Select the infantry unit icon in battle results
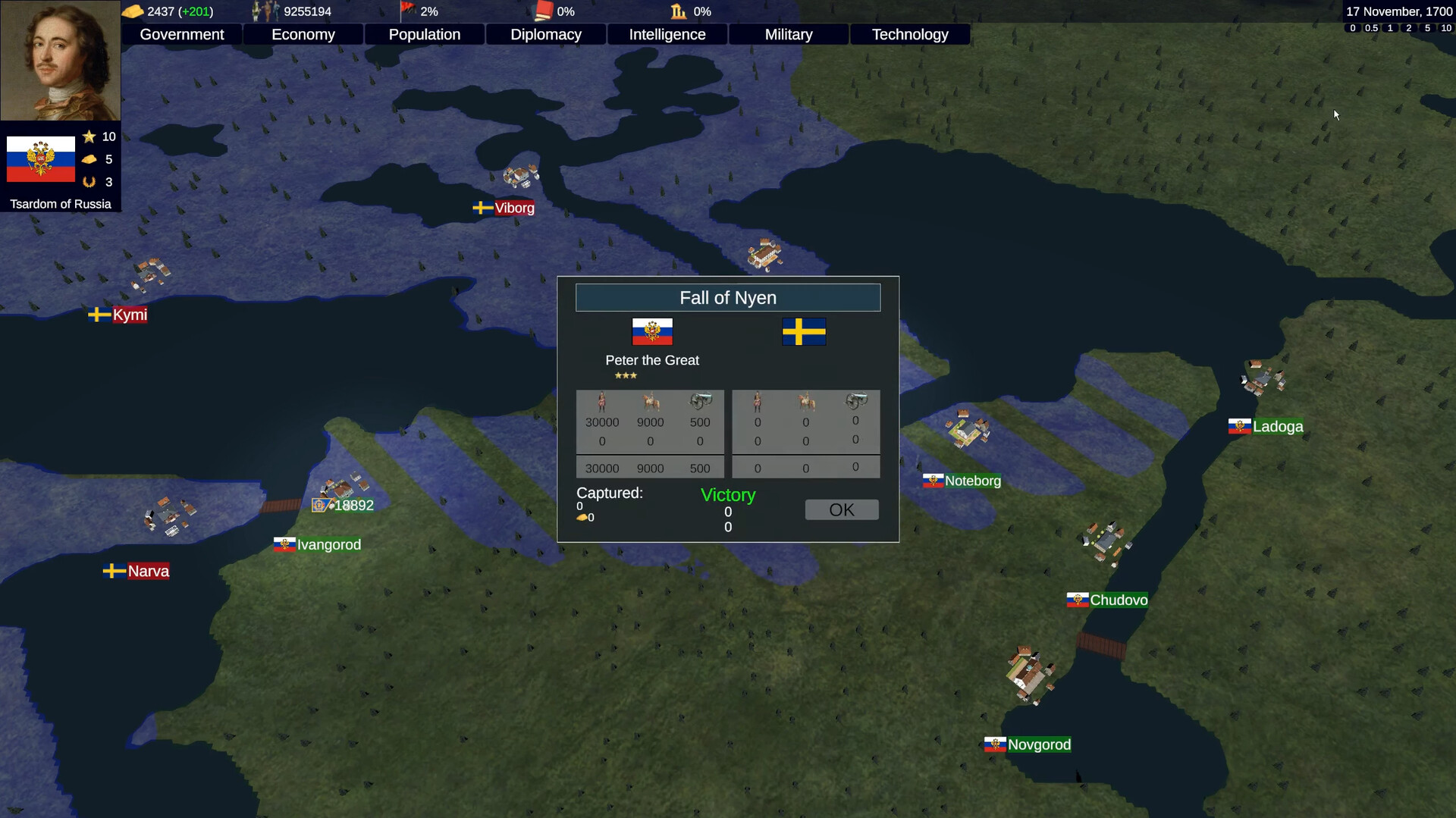 (602, 403)
